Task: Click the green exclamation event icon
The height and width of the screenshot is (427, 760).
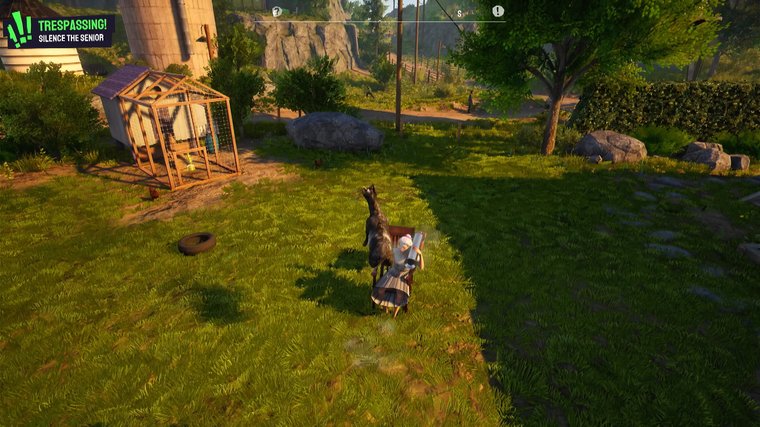Action: pyautogui.click(x=19, y=30)
